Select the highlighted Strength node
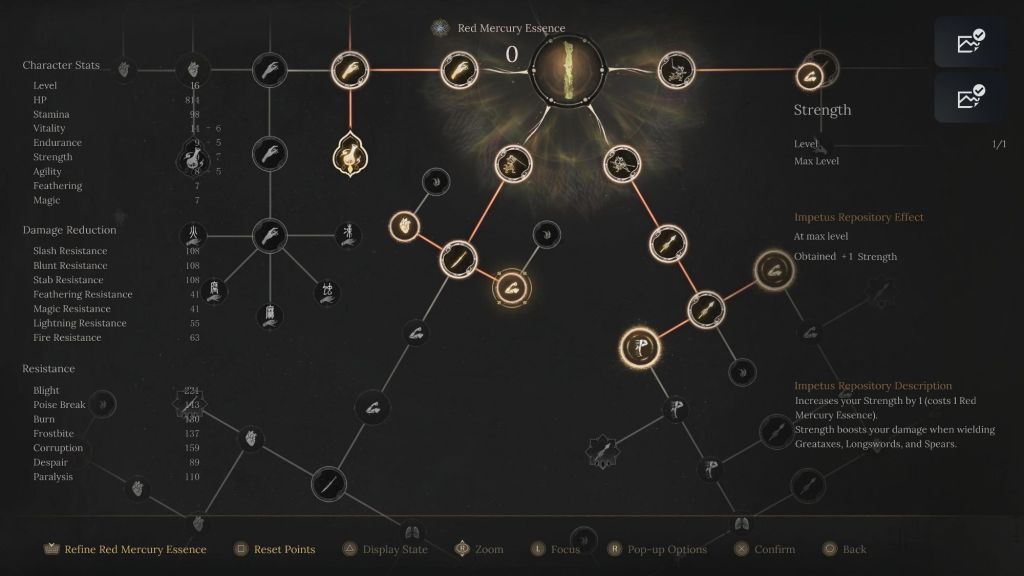This screenshot has height=576, width=1024. (x=808, y=75)
